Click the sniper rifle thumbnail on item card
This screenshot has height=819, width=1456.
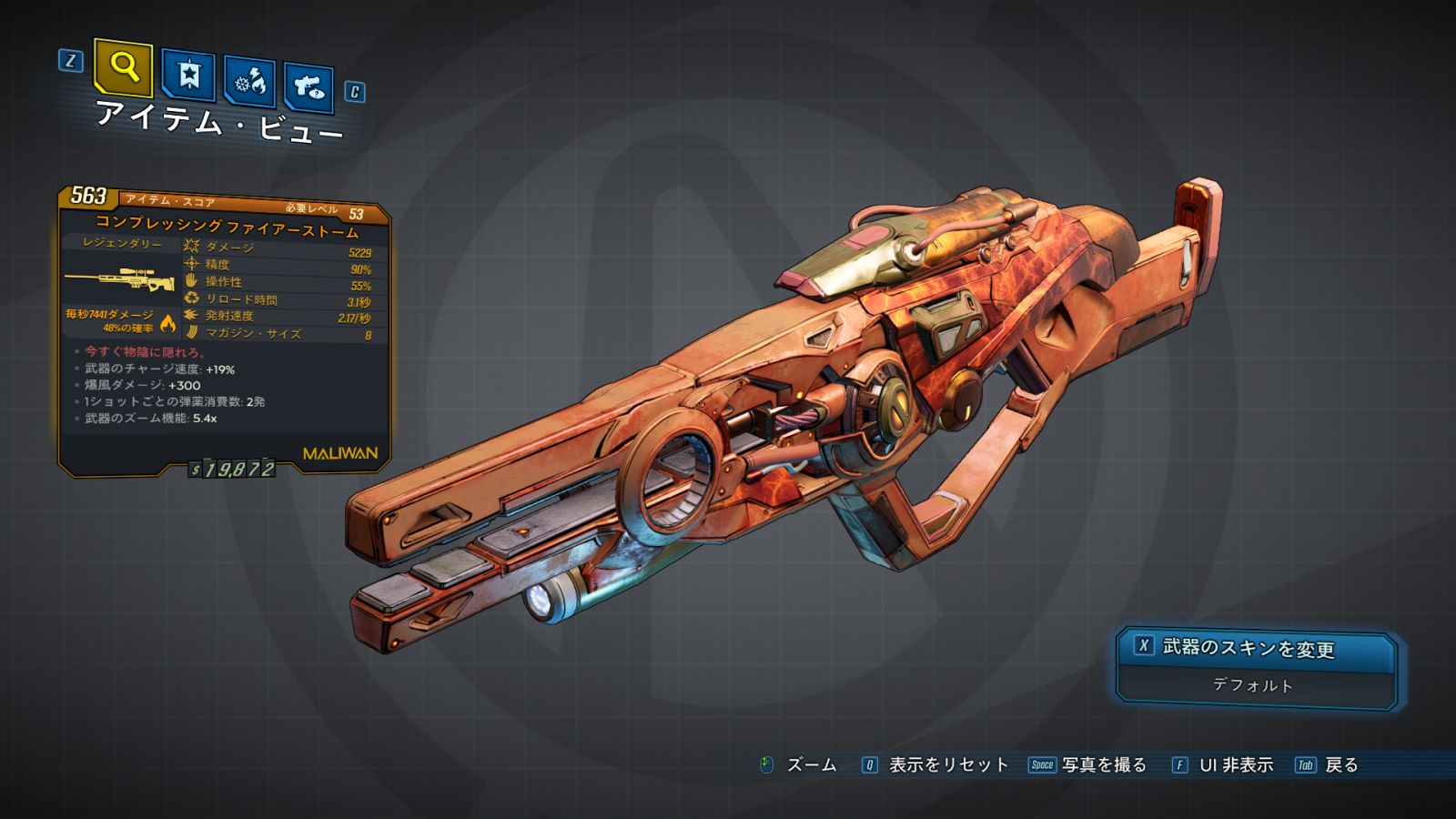(120, 279)
